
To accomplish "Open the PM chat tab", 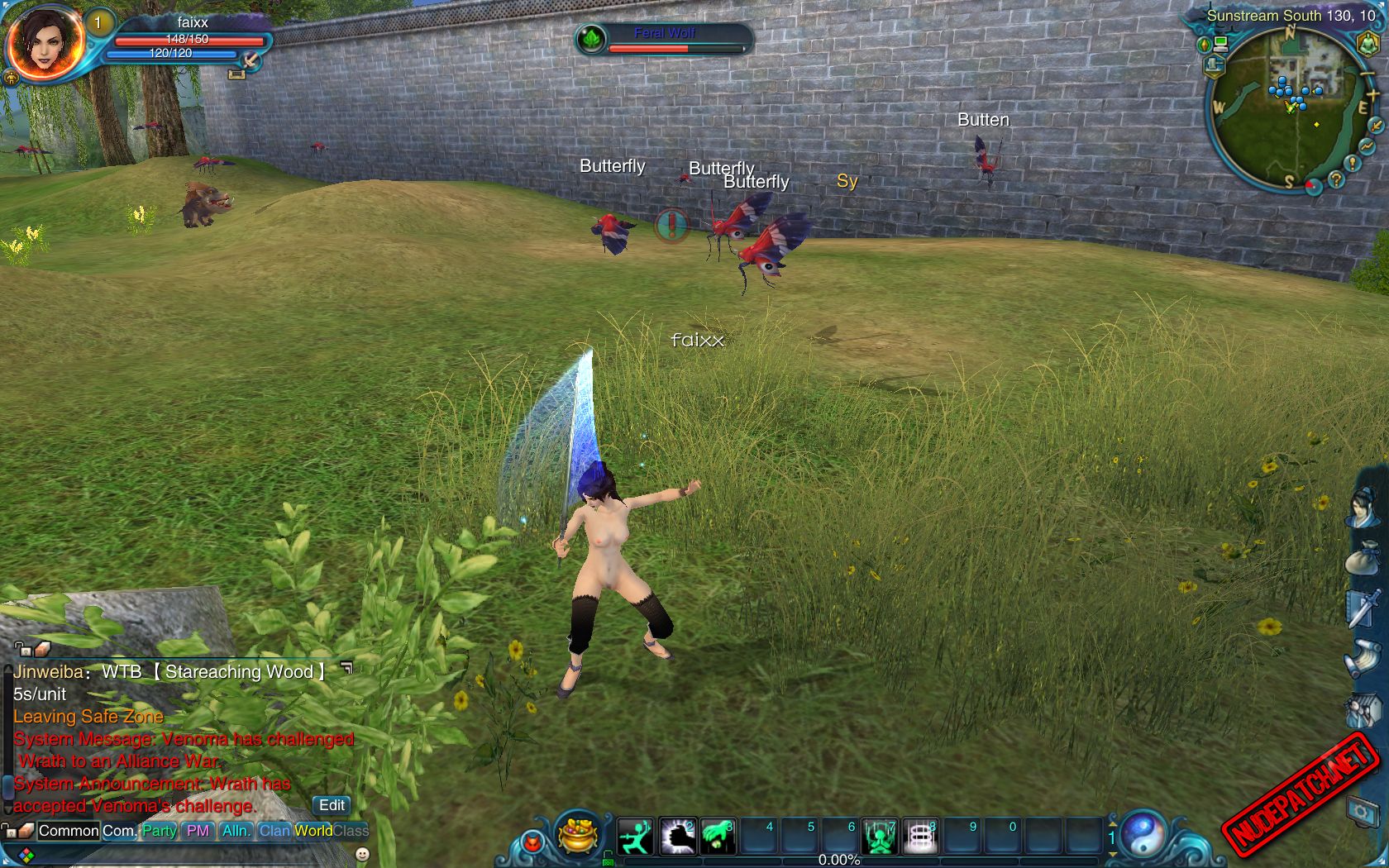I will click(x=198, y=831).
